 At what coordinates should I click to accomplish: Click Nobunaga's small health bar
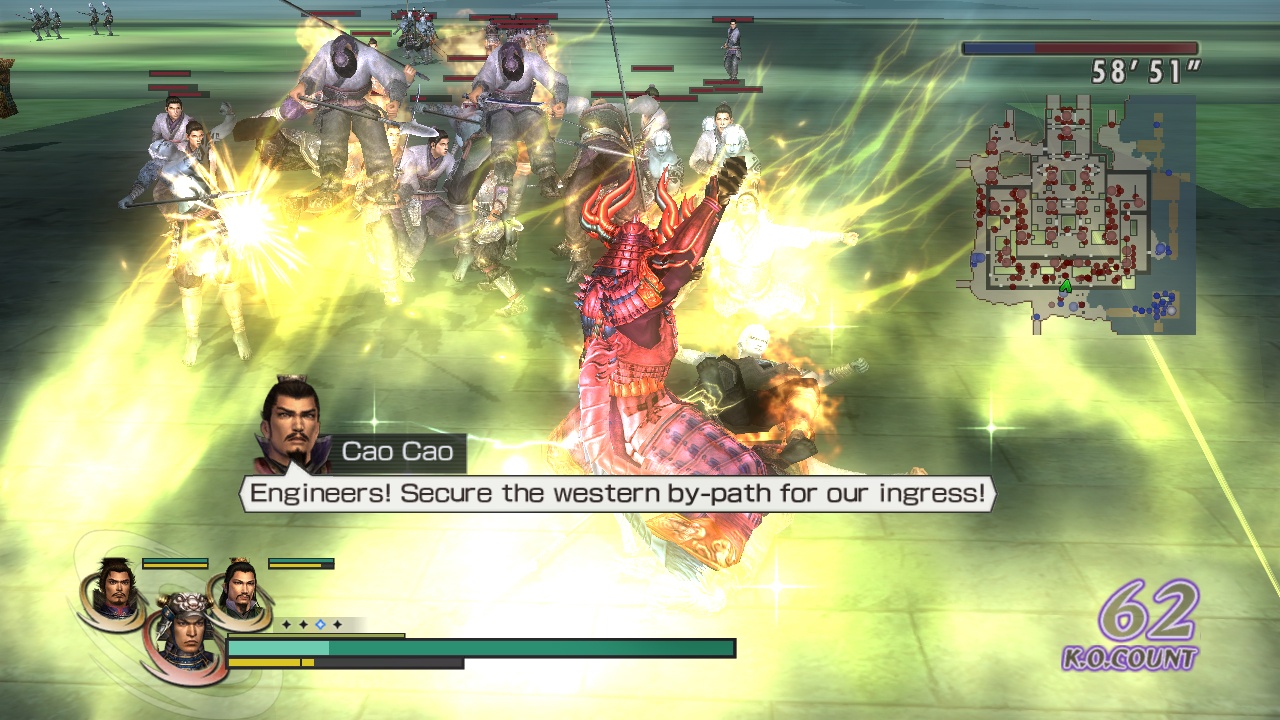click(175, 561)
